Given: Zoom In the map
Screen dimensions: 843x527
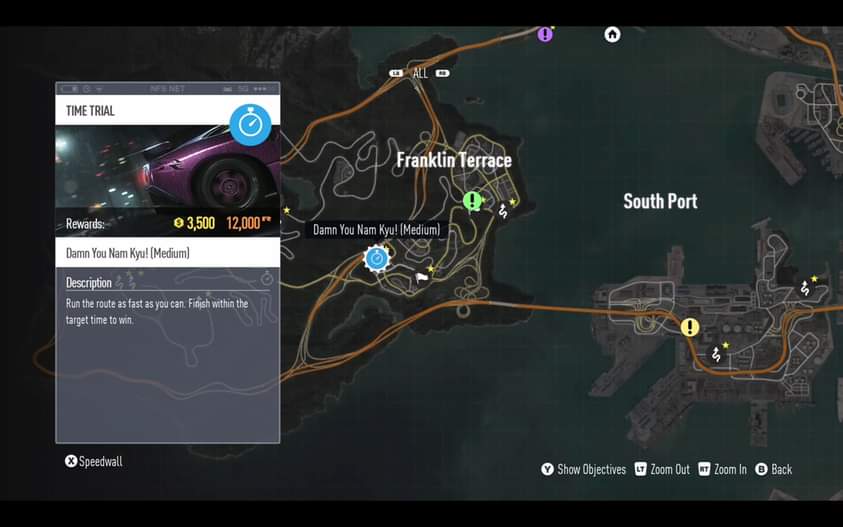Looking at the screenshot, I should (x=722, y=469).
